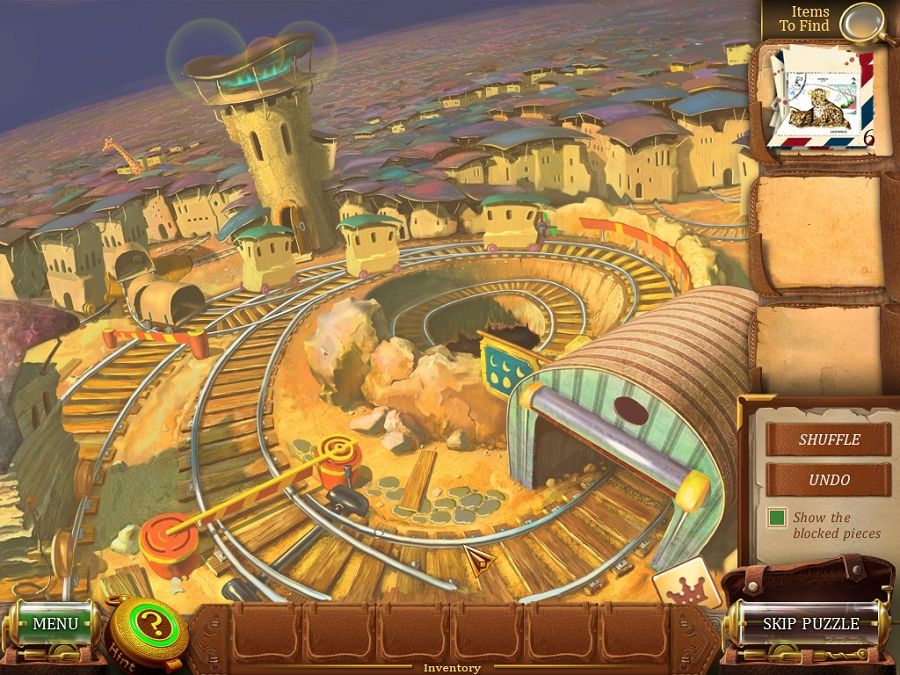Undo the last move
The image size is (900, 675).
coord(829,479)
